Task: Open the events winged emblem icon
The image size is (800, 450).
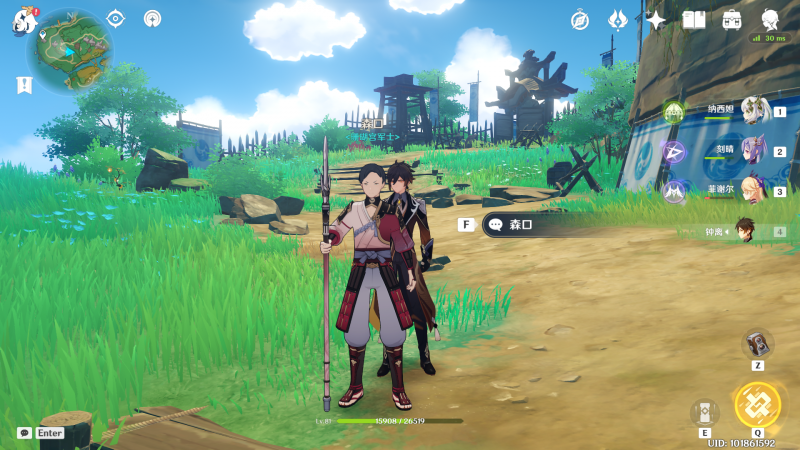Action: tap(618, 20)
